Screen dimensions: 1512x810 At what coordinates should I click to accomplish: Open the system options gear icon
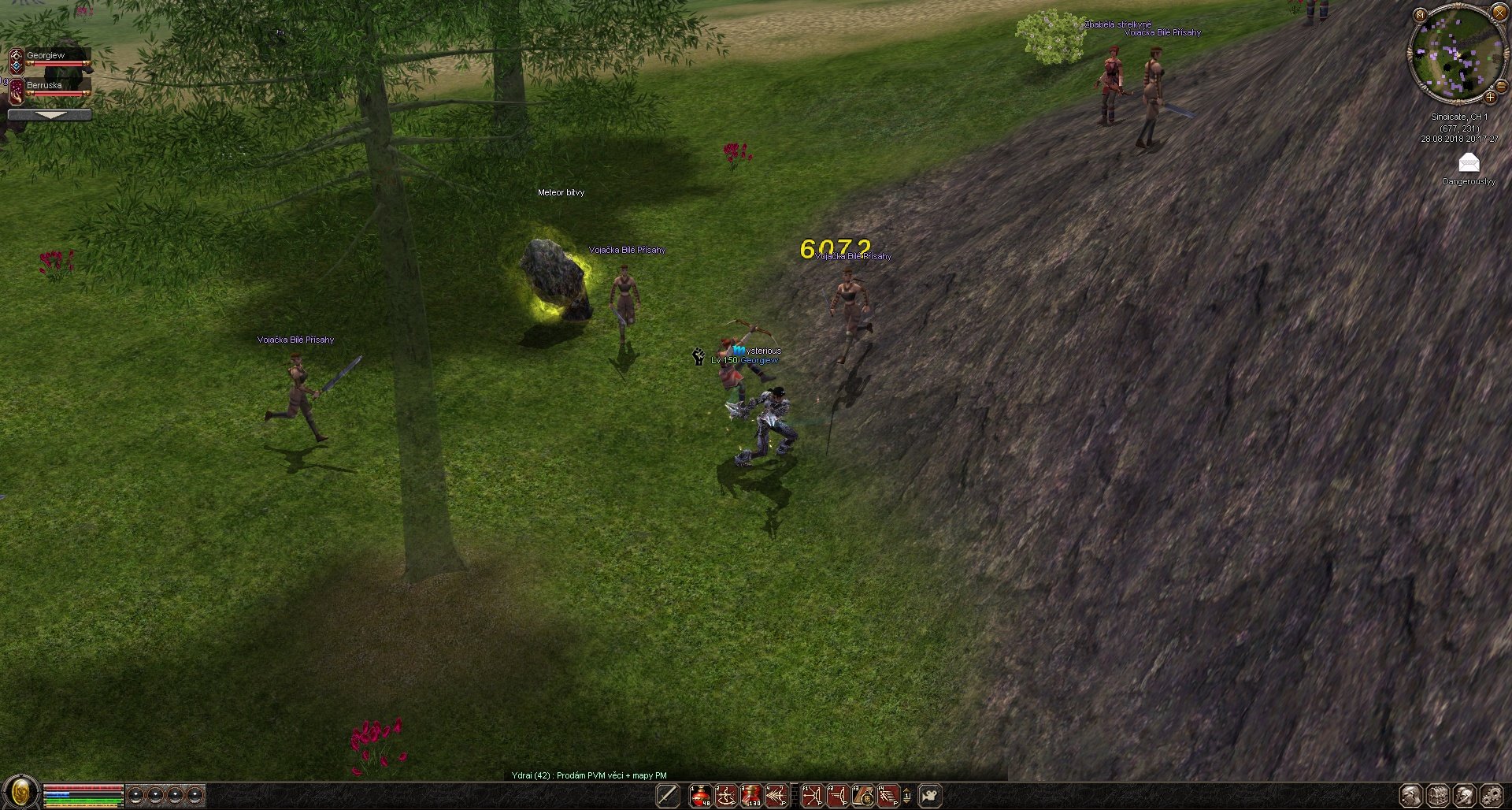click(x=1492, y=796)
